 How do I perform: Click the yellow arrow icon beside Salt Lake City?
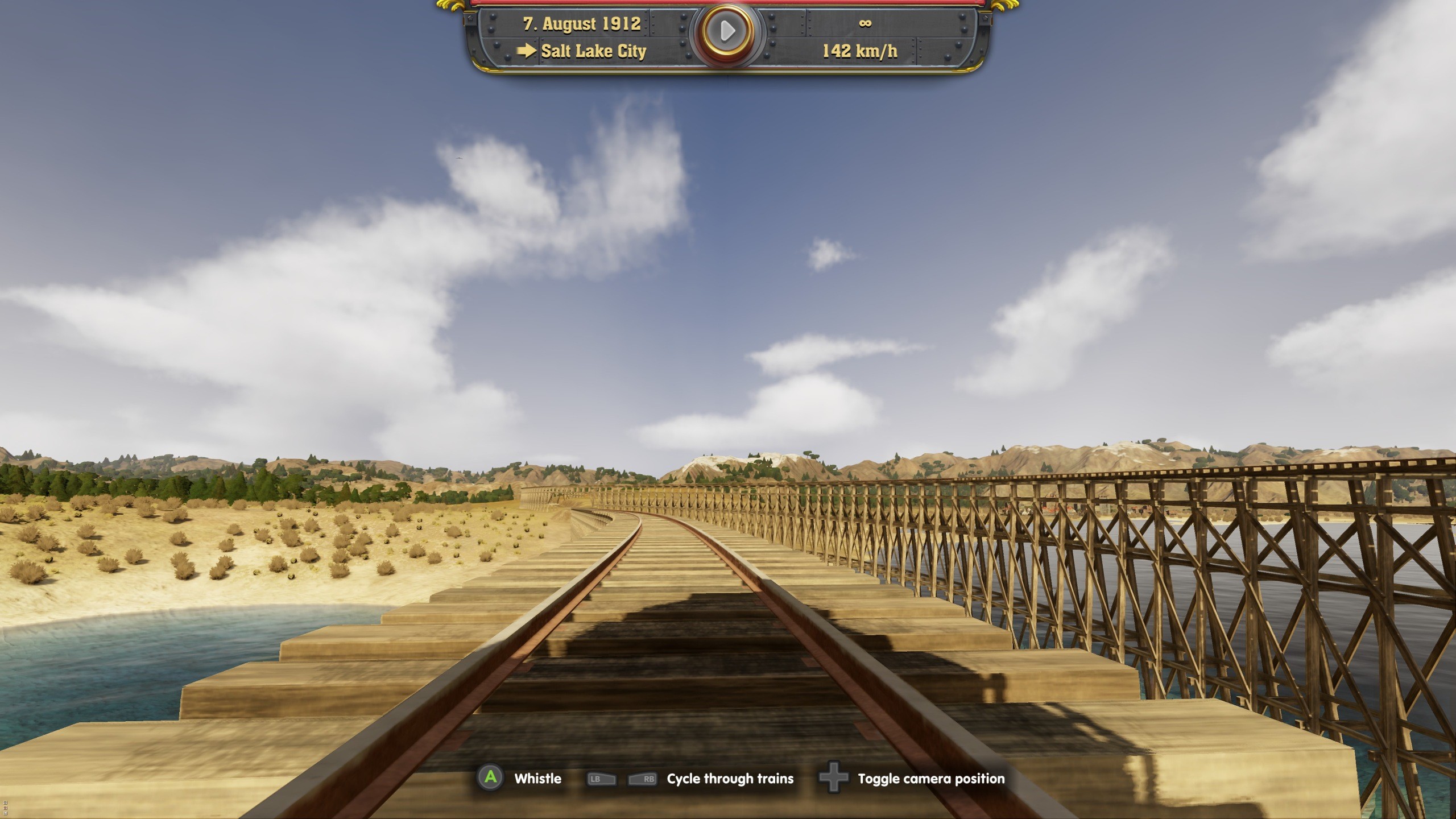coord(527,51)
